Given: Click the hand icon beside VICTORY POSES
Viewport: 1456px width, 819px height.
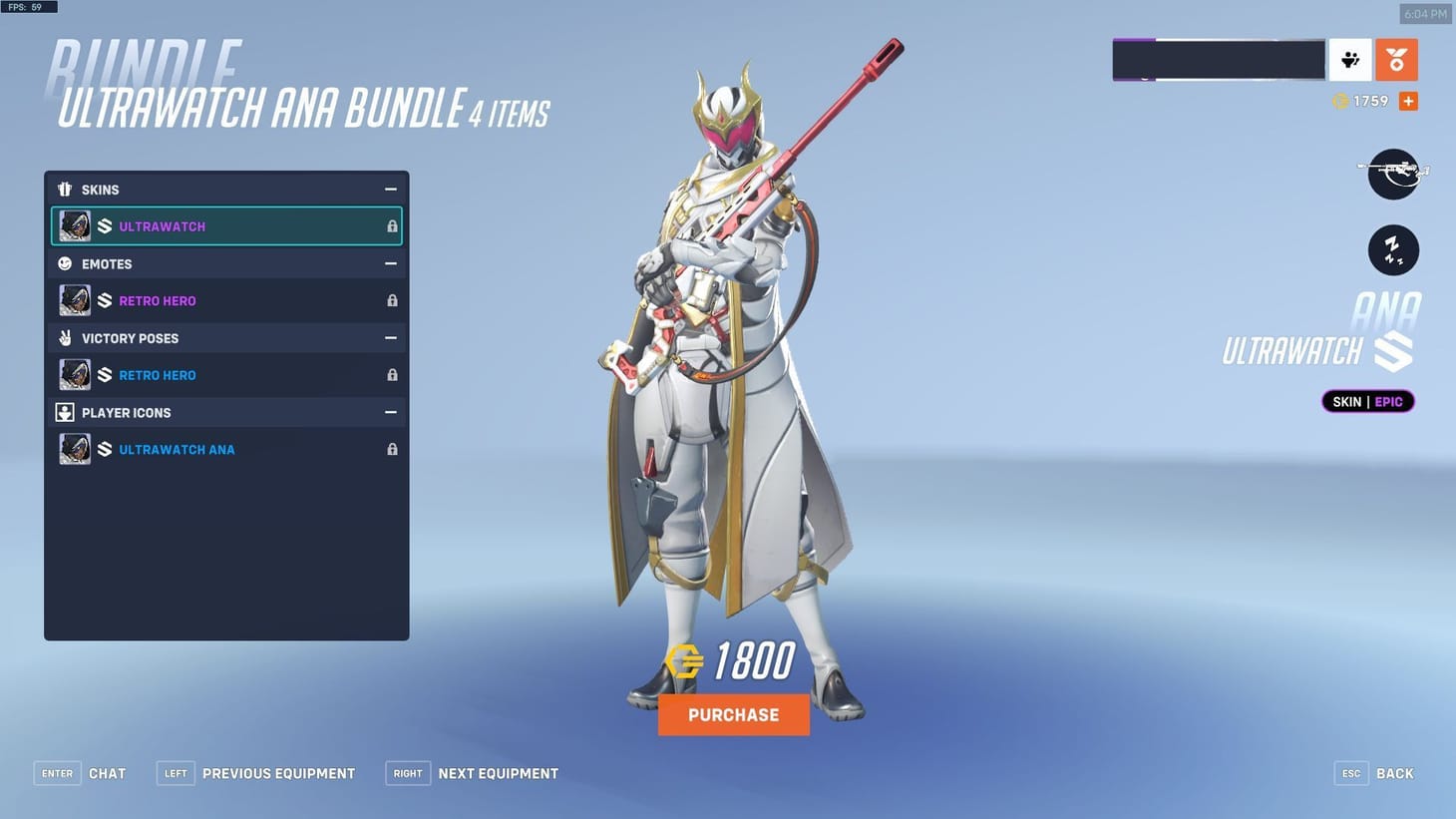Looking at the screenshot, I should 65,338.
